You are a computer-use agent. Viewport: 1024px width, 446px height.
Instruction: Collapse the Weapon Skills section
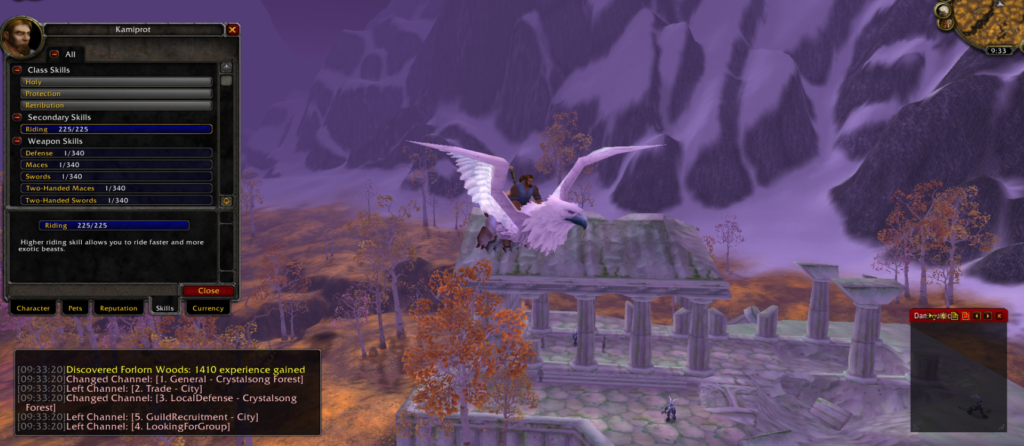coord(17,141)
